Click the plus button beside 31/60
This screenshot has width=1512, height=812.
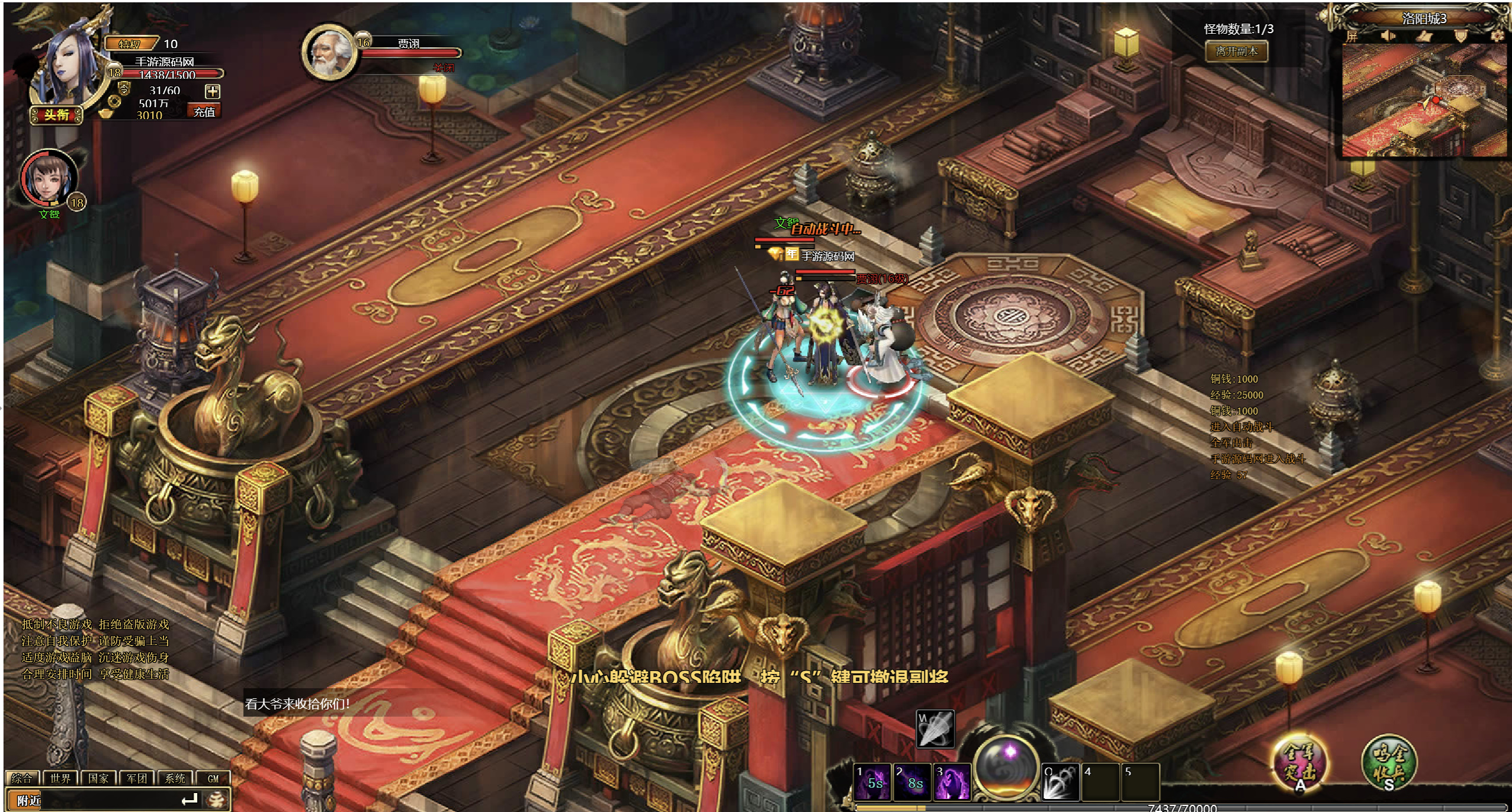pyautogui.click(x=212, y=91)
